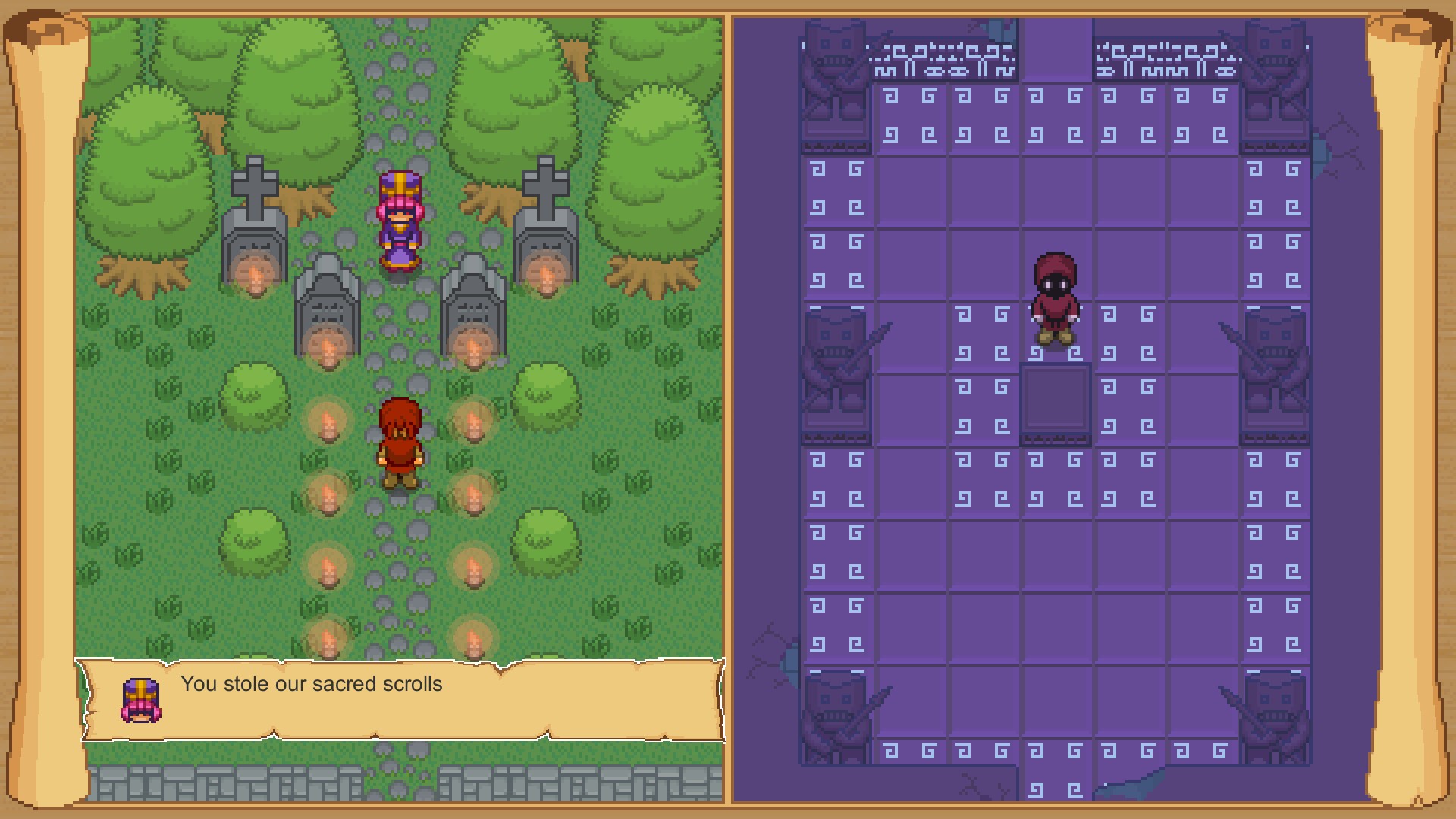Viewport: 1456px width, 819px height.
Task: Click the priest standing on the graveyard path
Action: click(400, 220)
